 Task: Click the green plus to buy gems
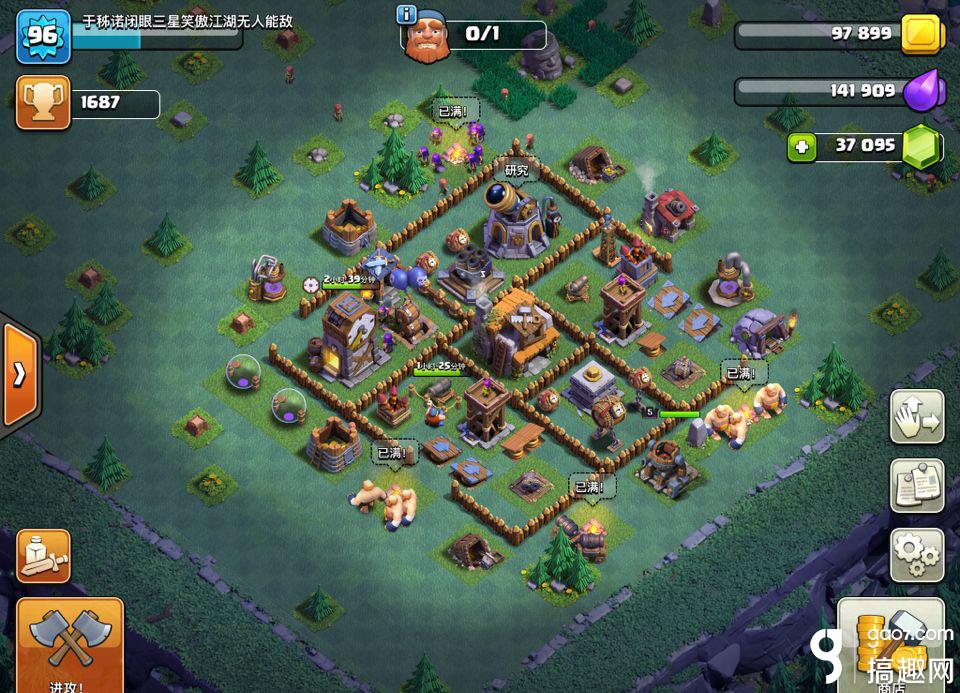(800, 147)
